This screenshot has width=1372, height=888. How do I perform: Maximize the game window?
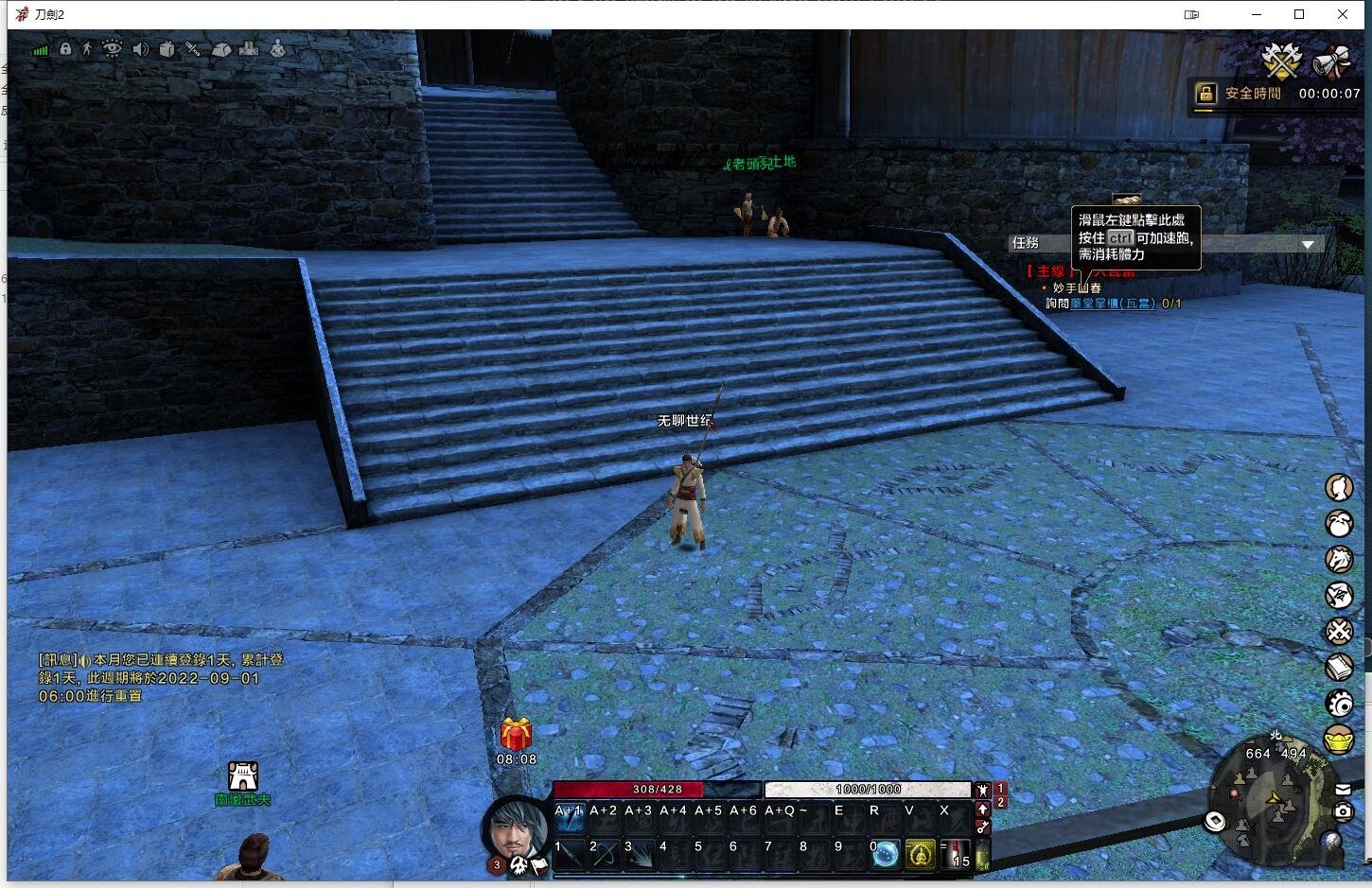point(1299,14)
